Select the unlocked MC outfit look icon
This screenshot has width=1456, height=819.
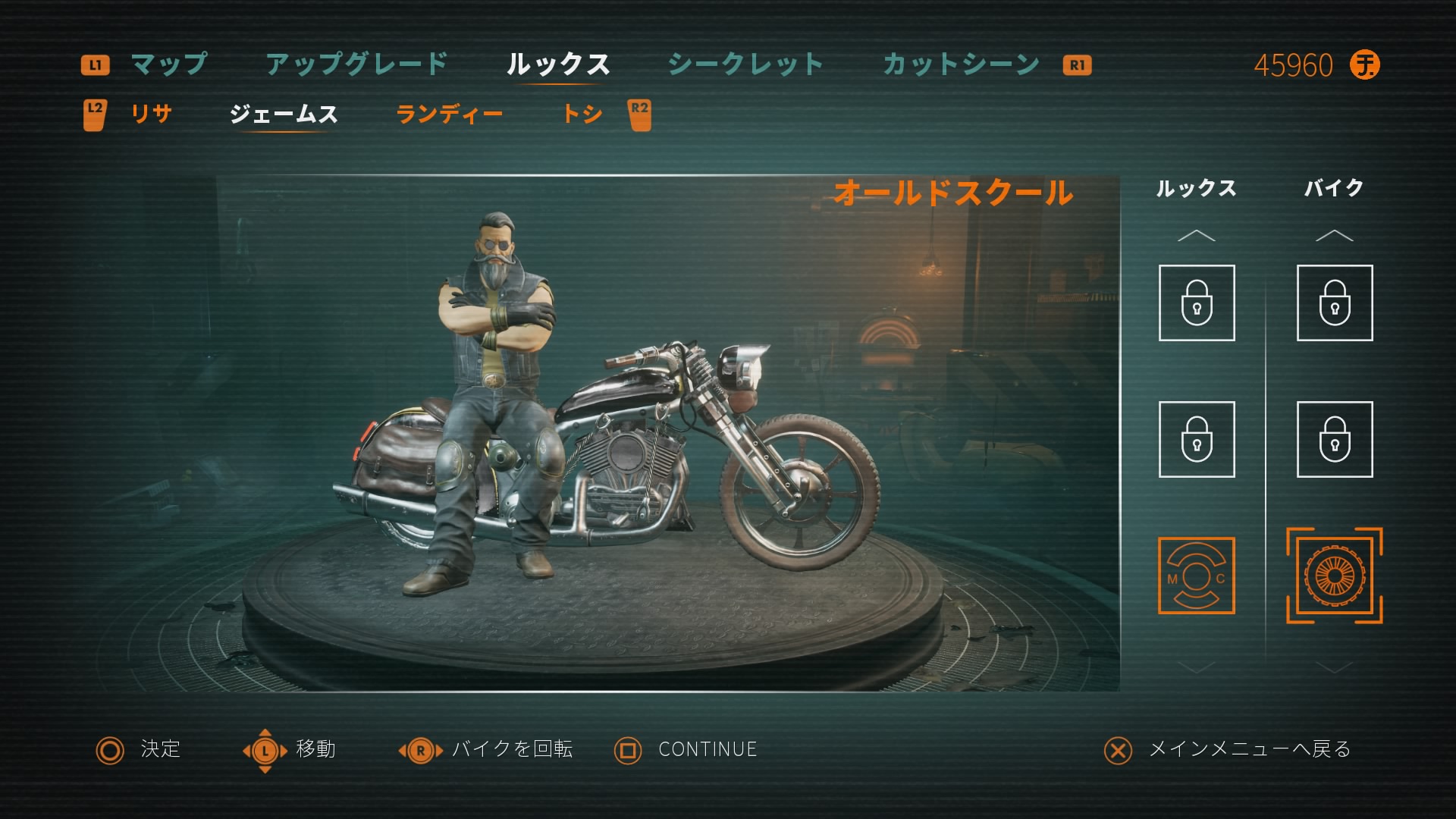tap(1196, 576)
